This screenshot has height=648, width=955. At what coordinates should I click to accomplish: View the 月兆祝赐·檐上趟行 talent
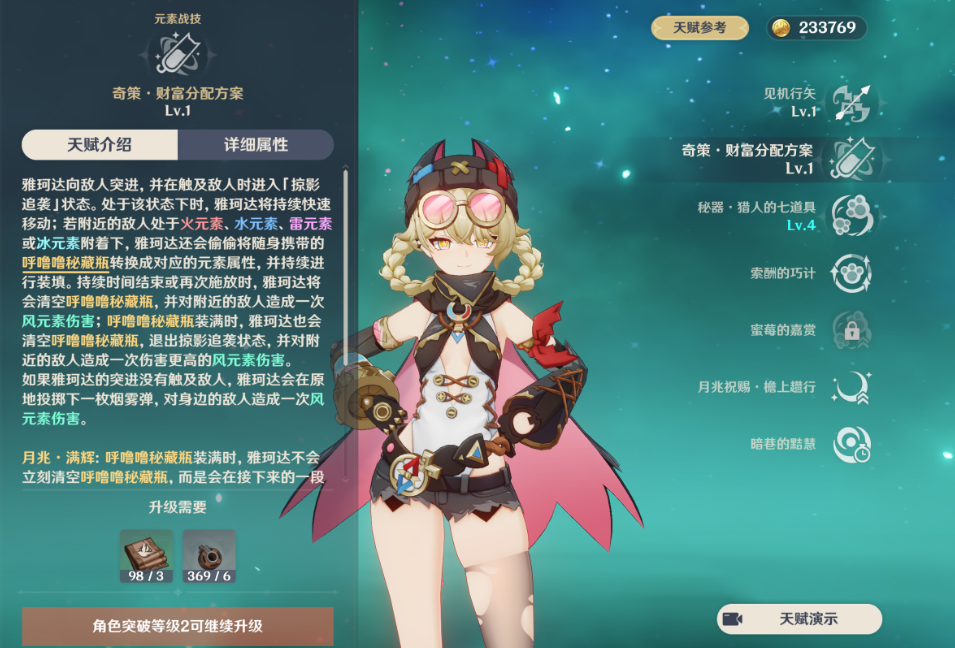point(851,387)
